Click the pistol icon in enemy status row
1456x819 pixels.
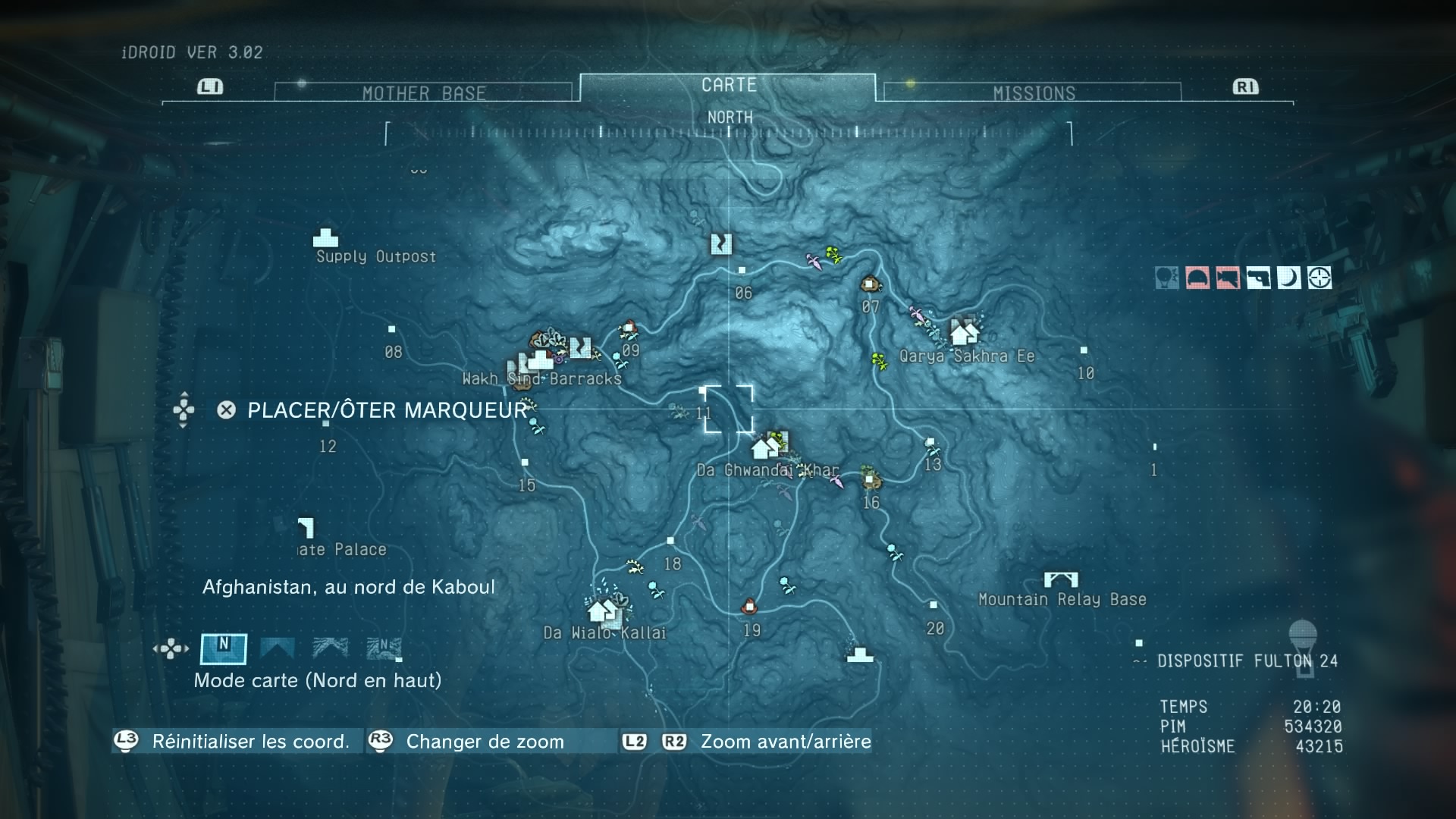point(1258,278)
